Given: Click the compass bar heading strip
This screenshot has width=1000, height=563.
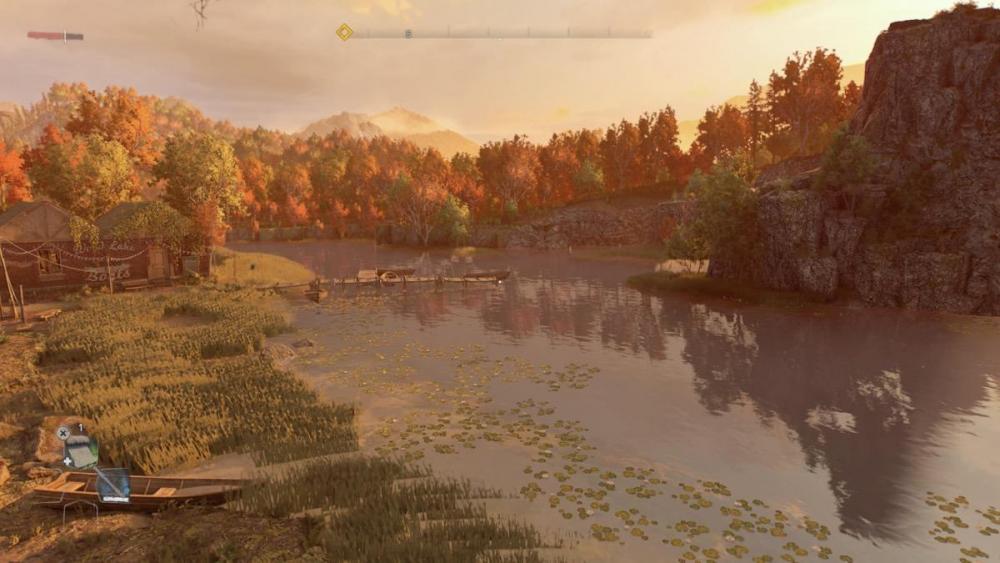Looking at the screenshot, I should 500,33.
